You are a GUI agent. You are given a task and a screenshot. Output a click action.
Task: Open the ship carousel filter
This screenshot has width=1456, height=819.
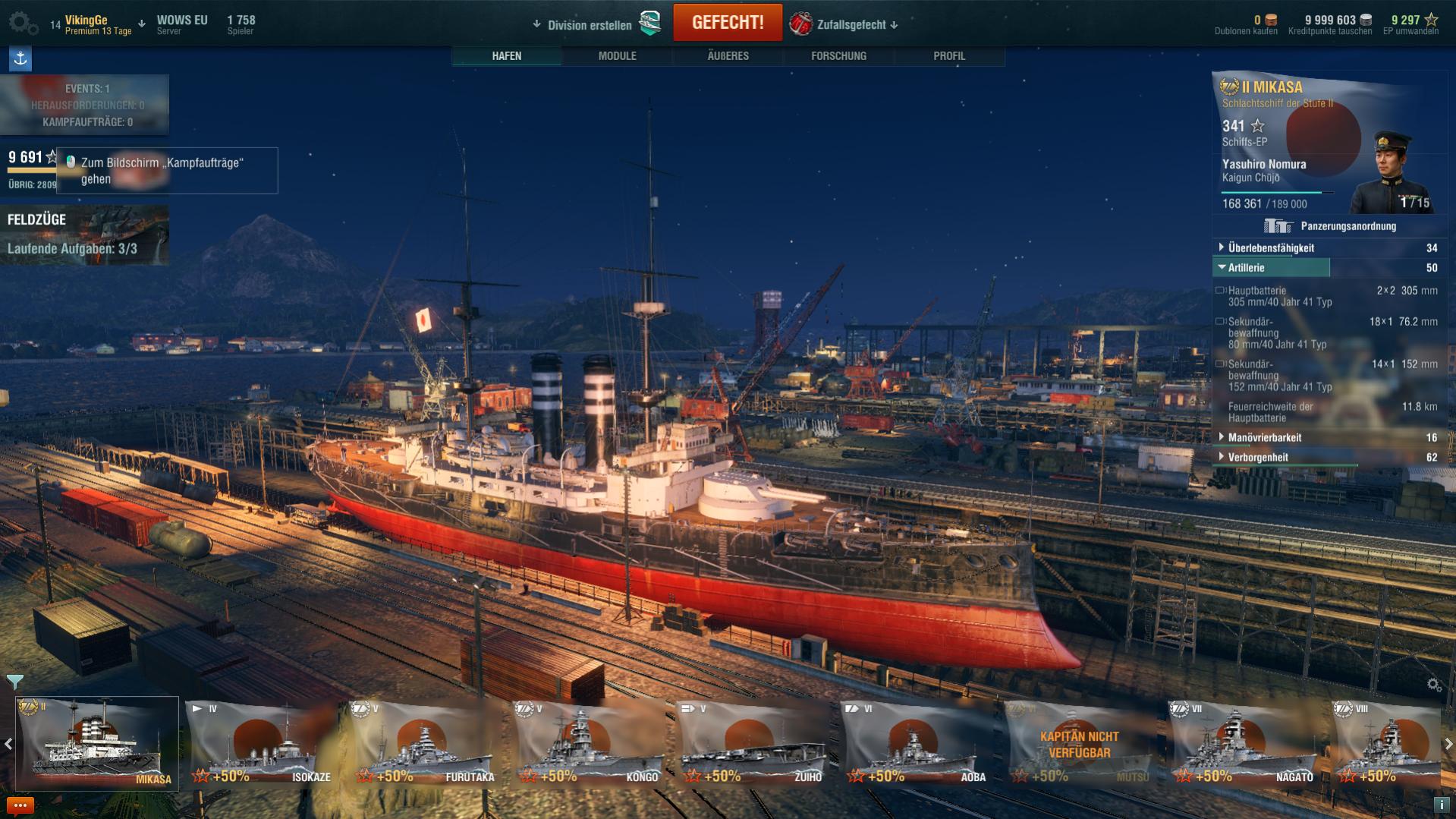coord(14,681)
